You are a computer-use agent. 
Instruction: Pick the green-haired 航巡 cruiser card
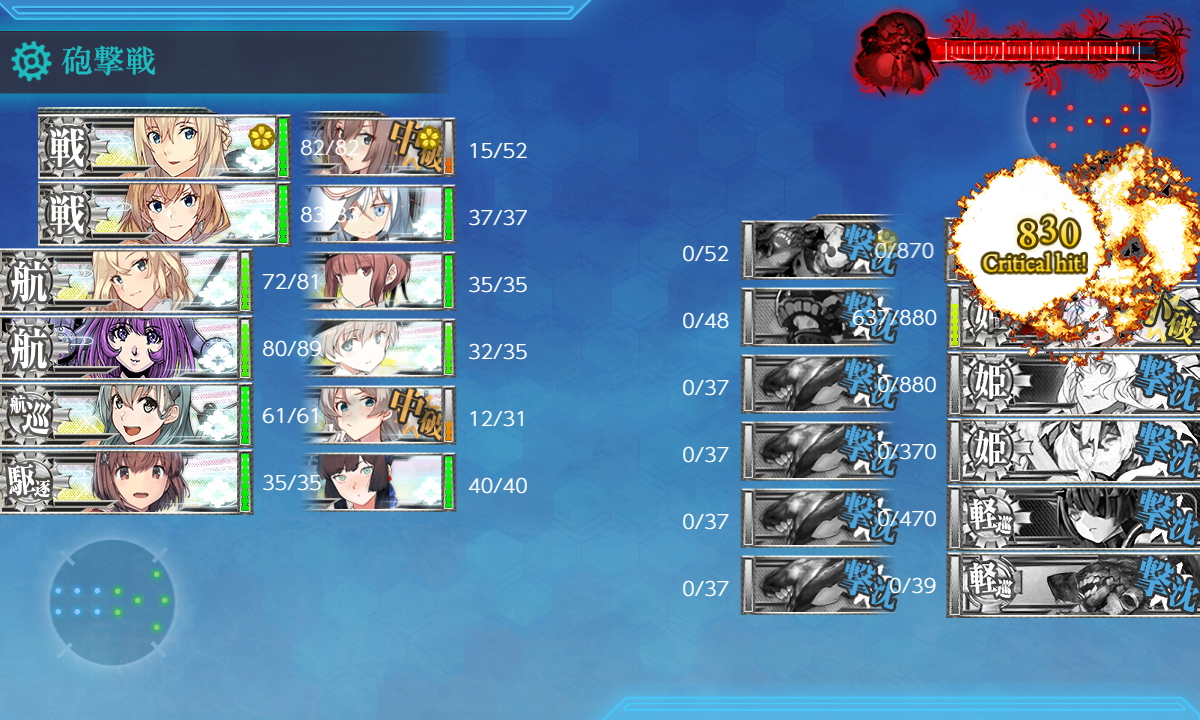tap(125, 415)
